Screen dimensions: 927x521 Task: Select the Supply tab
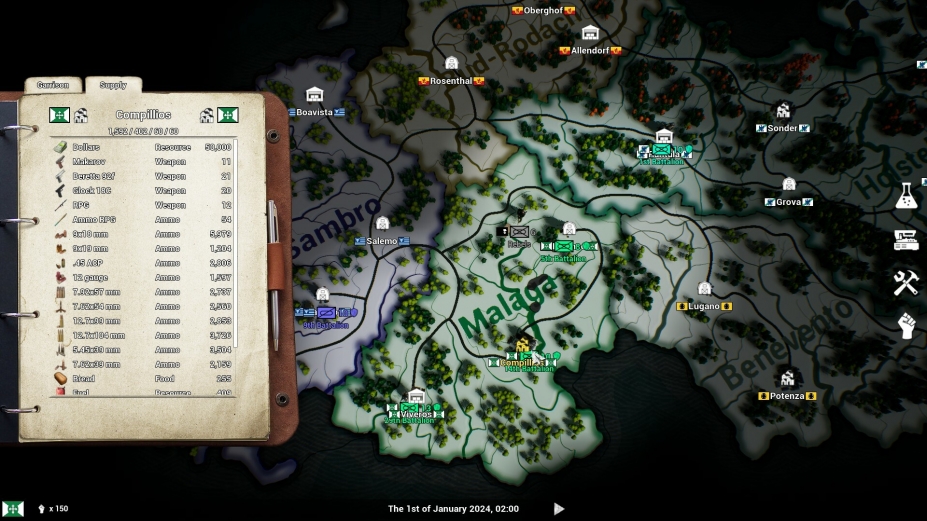[113, 86]
